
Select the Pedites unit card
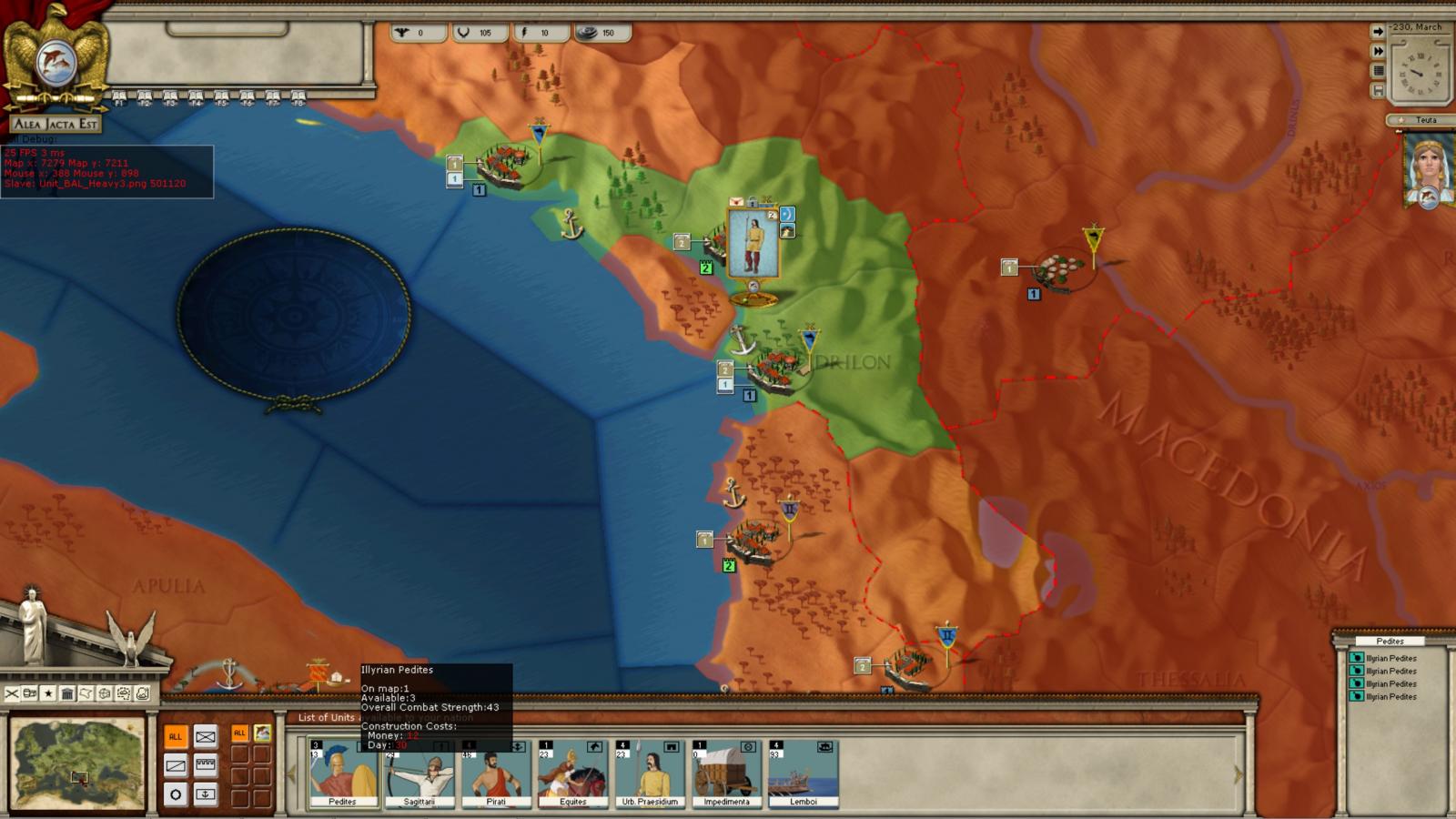point(342,773)
